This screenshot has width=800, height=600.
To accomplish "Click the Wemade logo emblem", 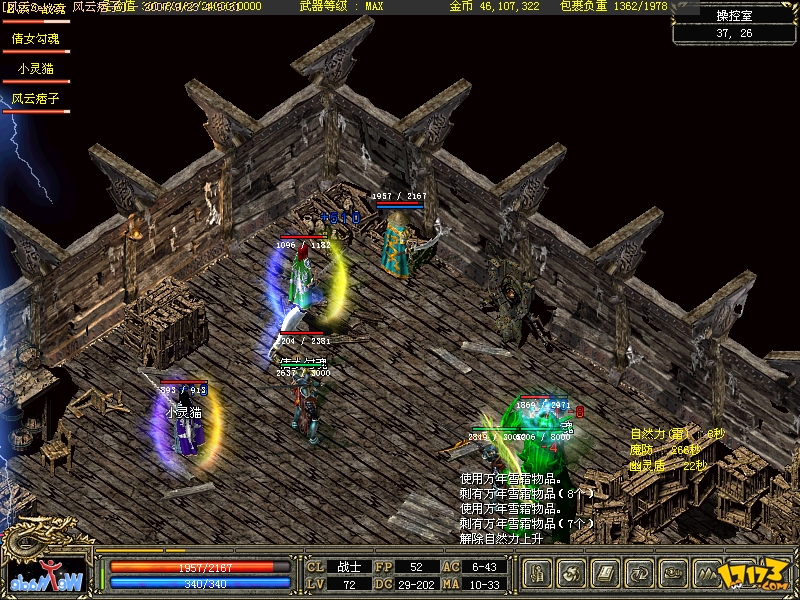I will point(47,577).
